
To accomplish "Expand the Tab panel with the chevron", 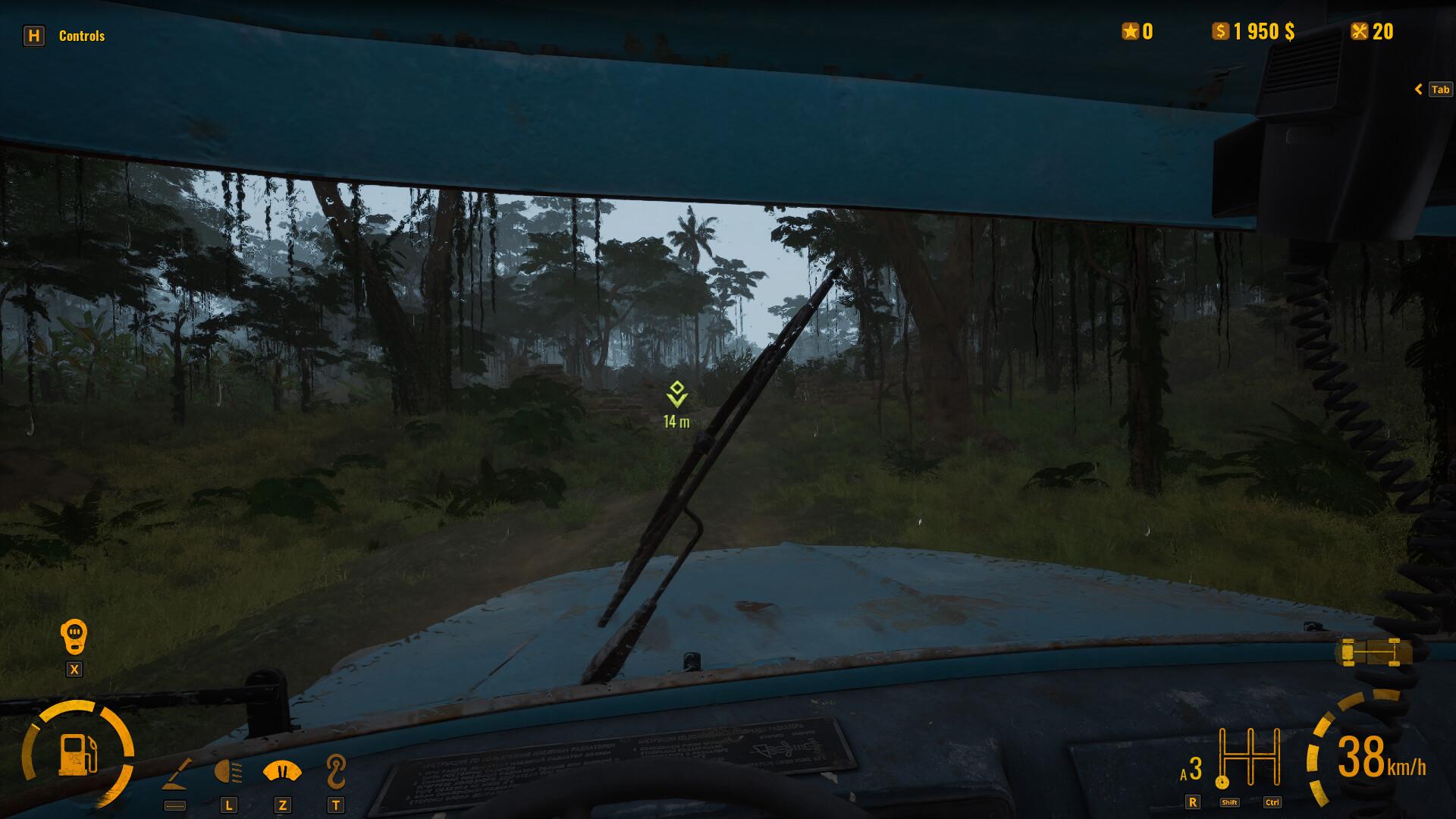I will [1419, 89].
